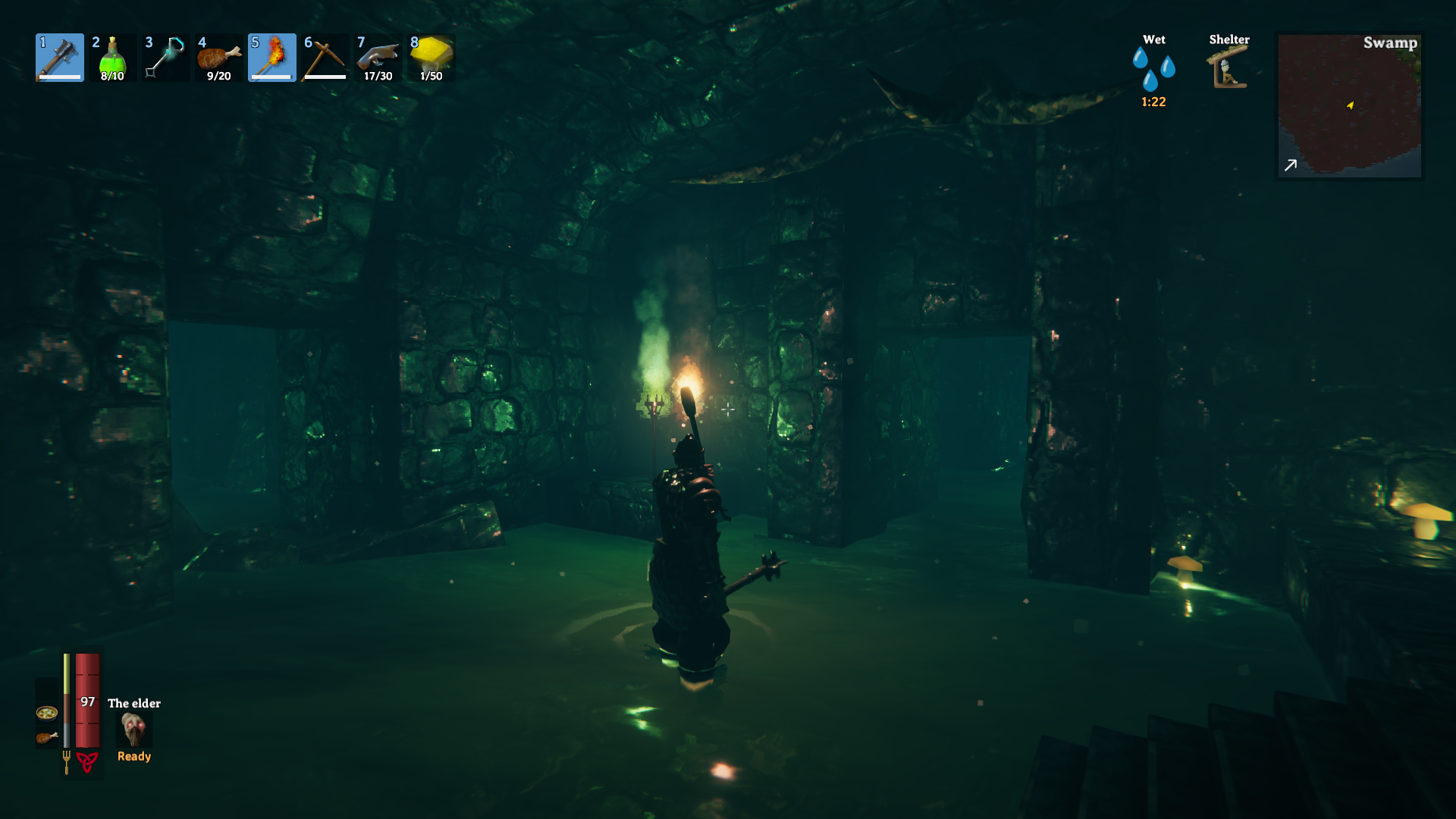
Task: Use the green potion in slot 2
Action: click(112, 58)
